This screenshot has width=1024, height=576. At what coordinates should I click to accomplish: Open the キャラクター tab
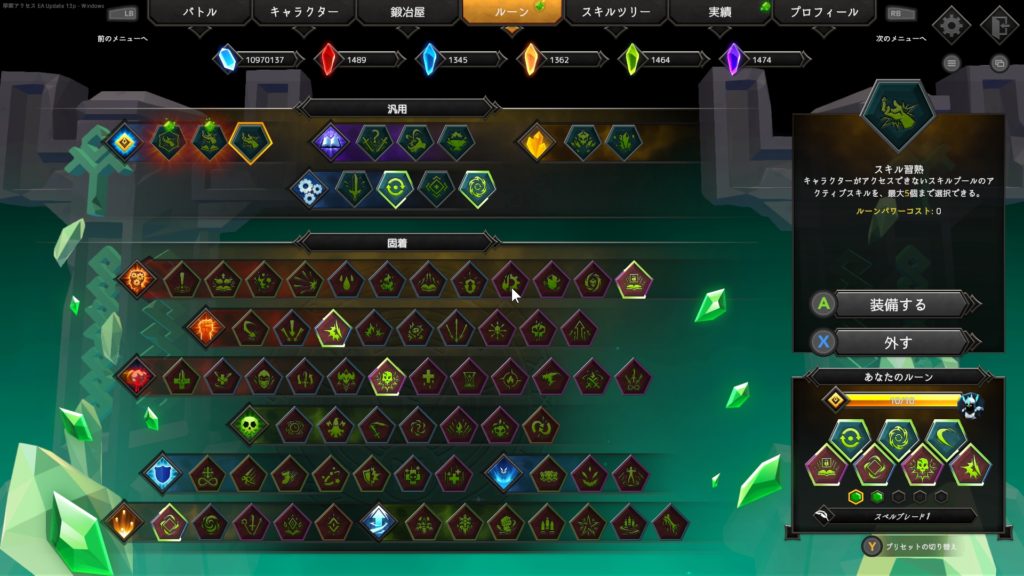tap(304, 13)
